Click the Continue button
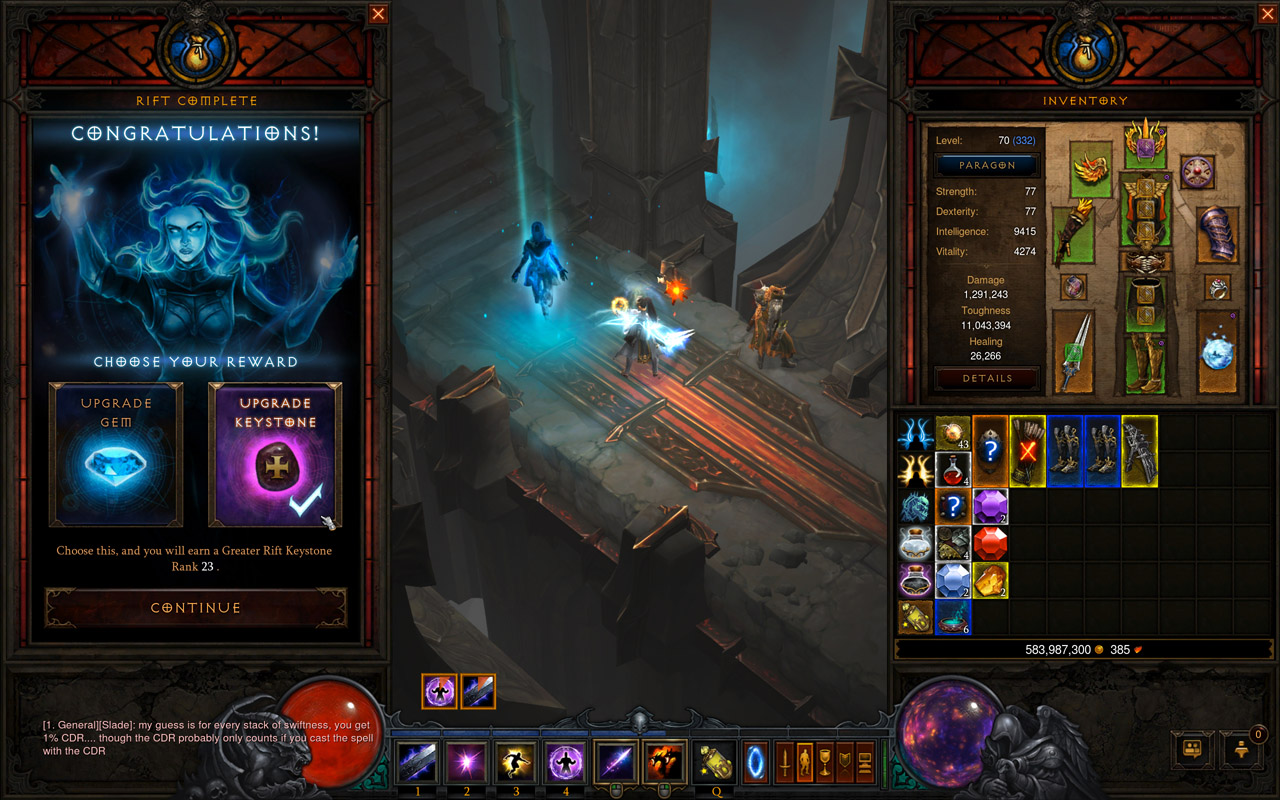 [x=196, y=607]
